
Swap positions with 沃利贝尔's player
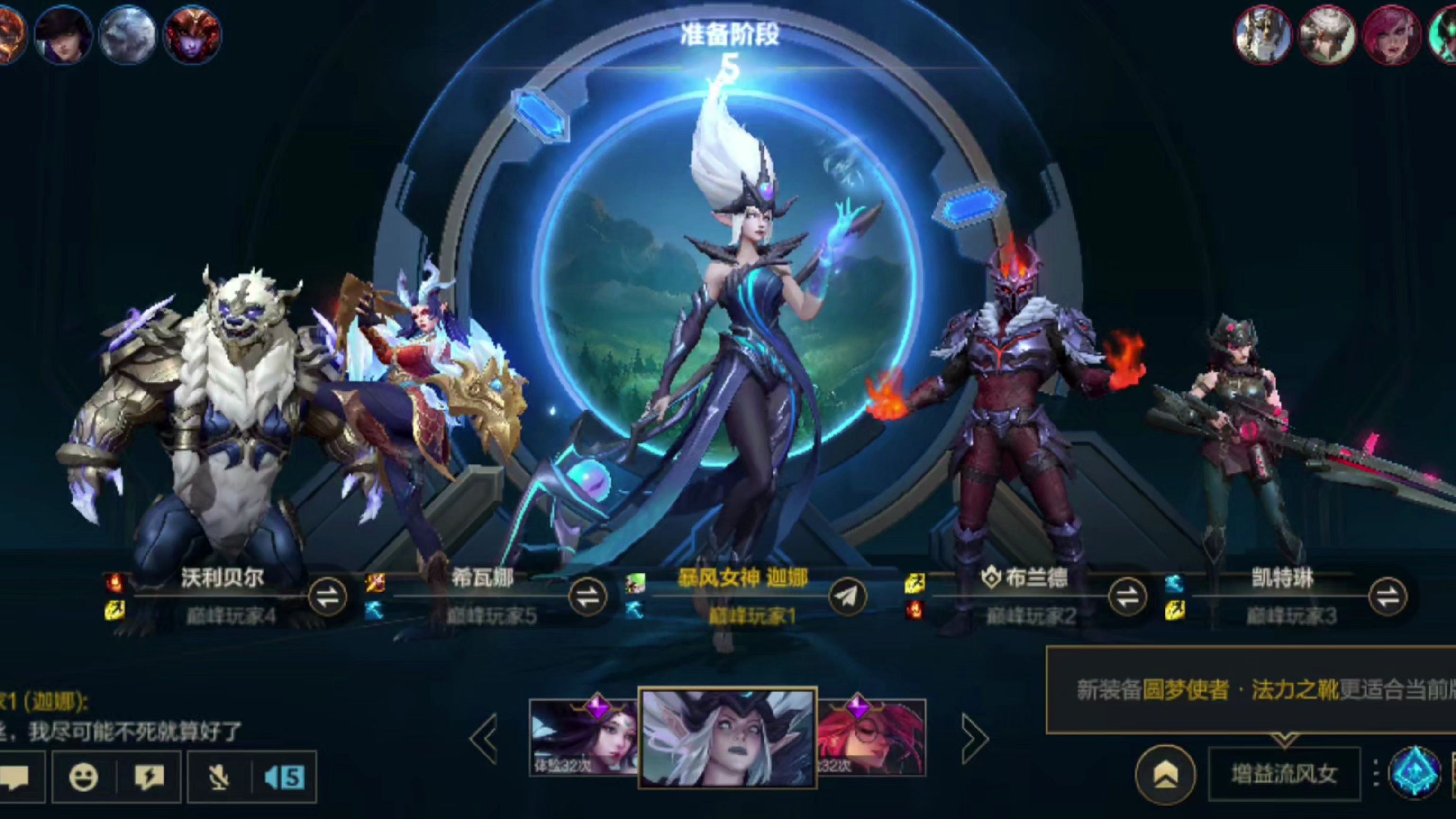pyautogui.click(x=328, y=597)
